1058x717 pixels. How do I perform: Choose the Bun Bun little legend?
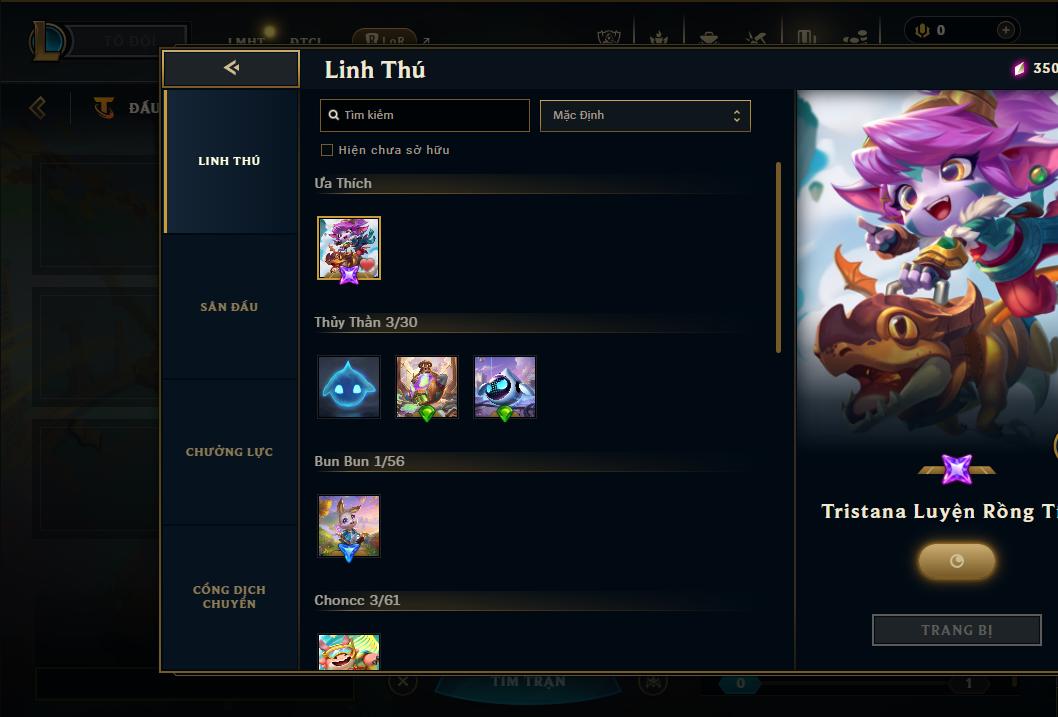click(x=349, y=526)
